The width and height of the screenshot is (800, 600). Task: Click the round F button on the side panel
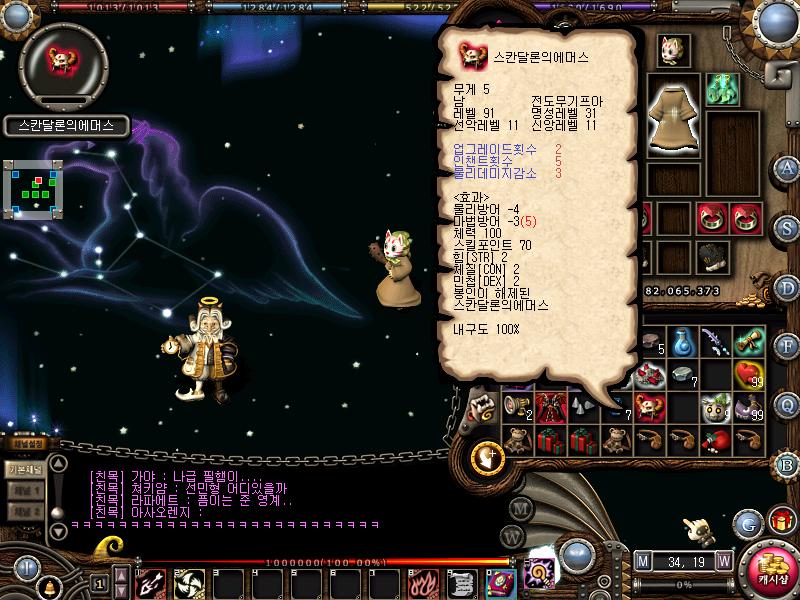(786, 345)
